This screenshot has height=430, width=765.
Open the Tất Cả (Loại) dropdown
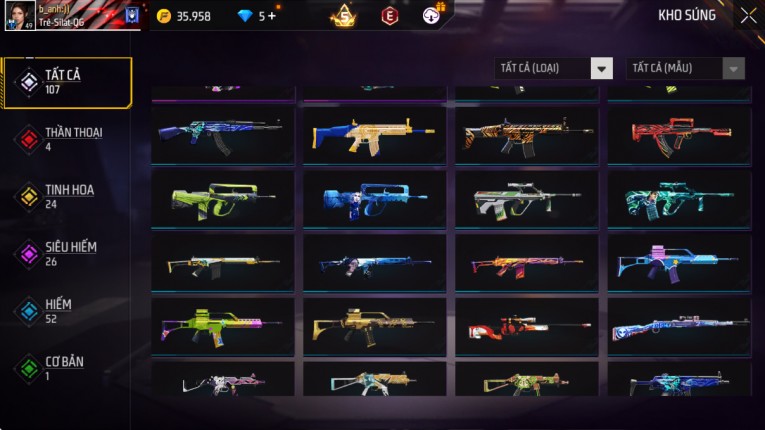point(554,68)
